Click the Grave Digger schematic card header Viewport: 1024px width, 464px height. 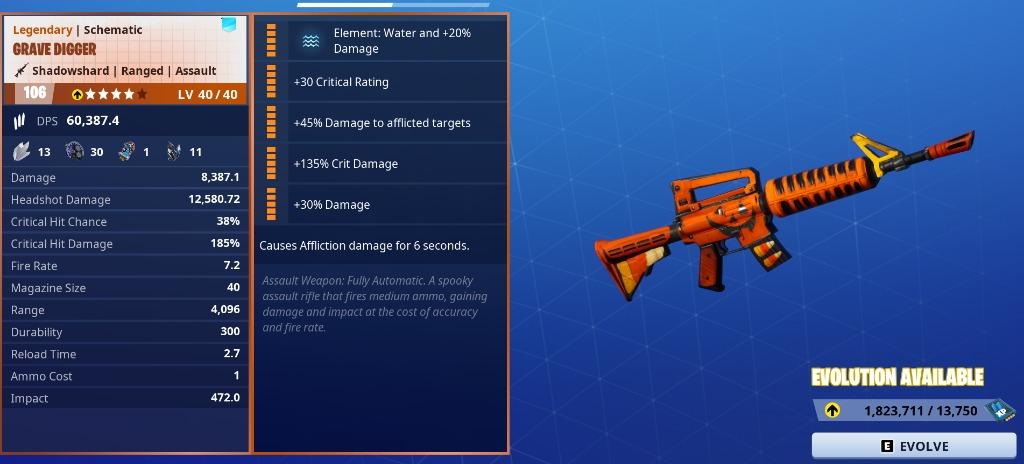[126, 50]
